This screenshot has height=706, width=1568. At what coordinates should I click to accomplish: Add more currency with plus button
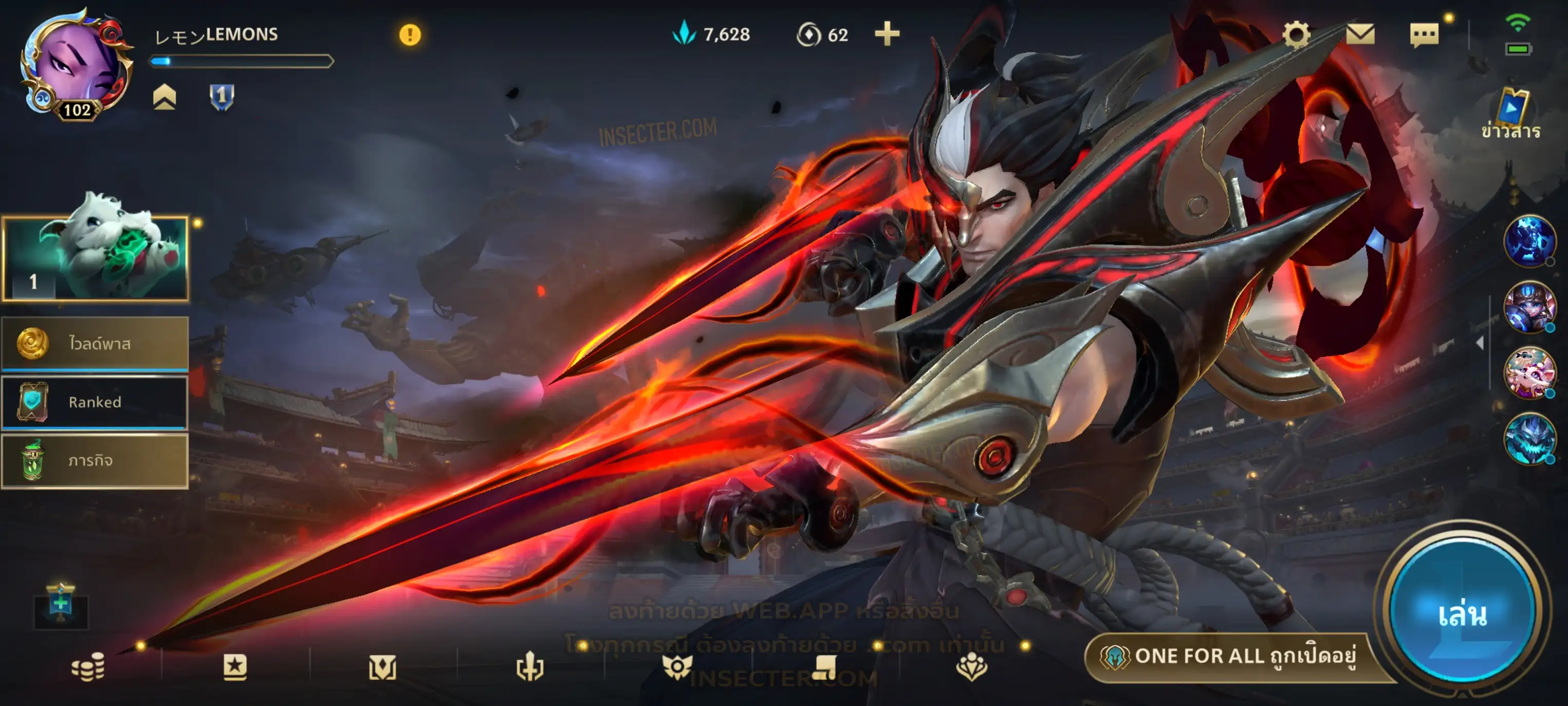tap(887, 34)
